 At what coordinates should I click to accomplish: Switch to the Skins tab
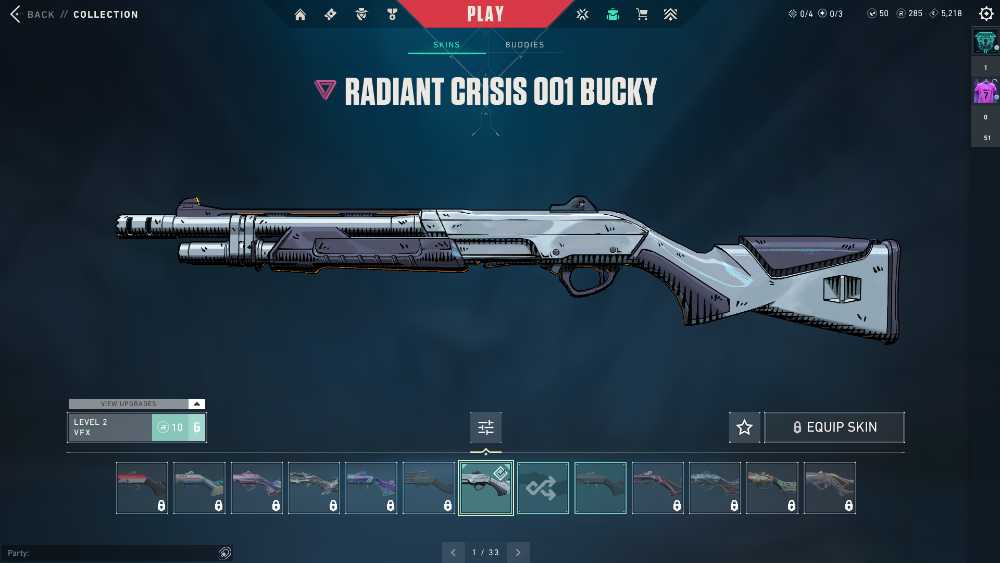coord(446,45)
